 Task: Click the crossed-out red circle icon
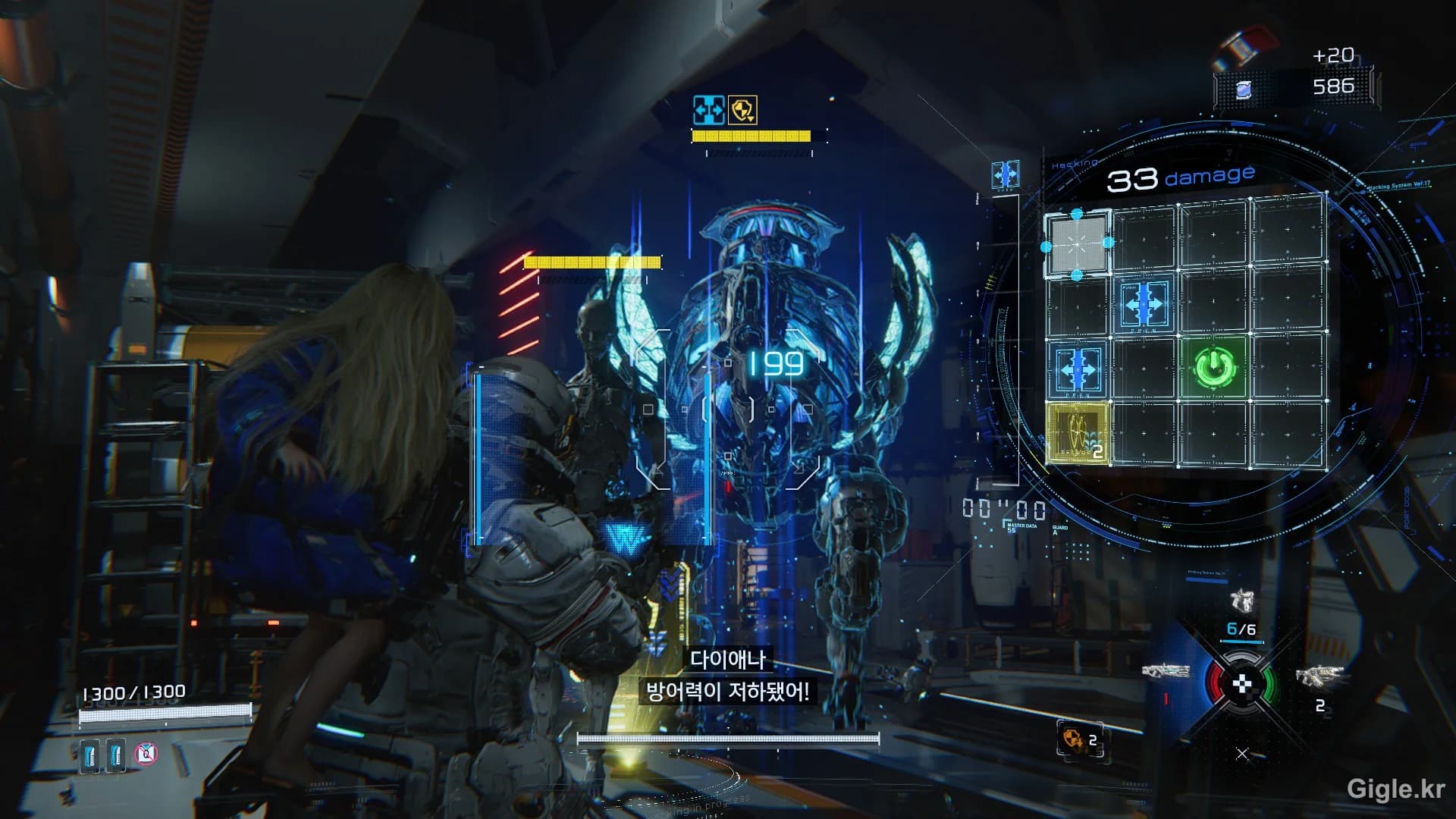(x=146, y=754)
